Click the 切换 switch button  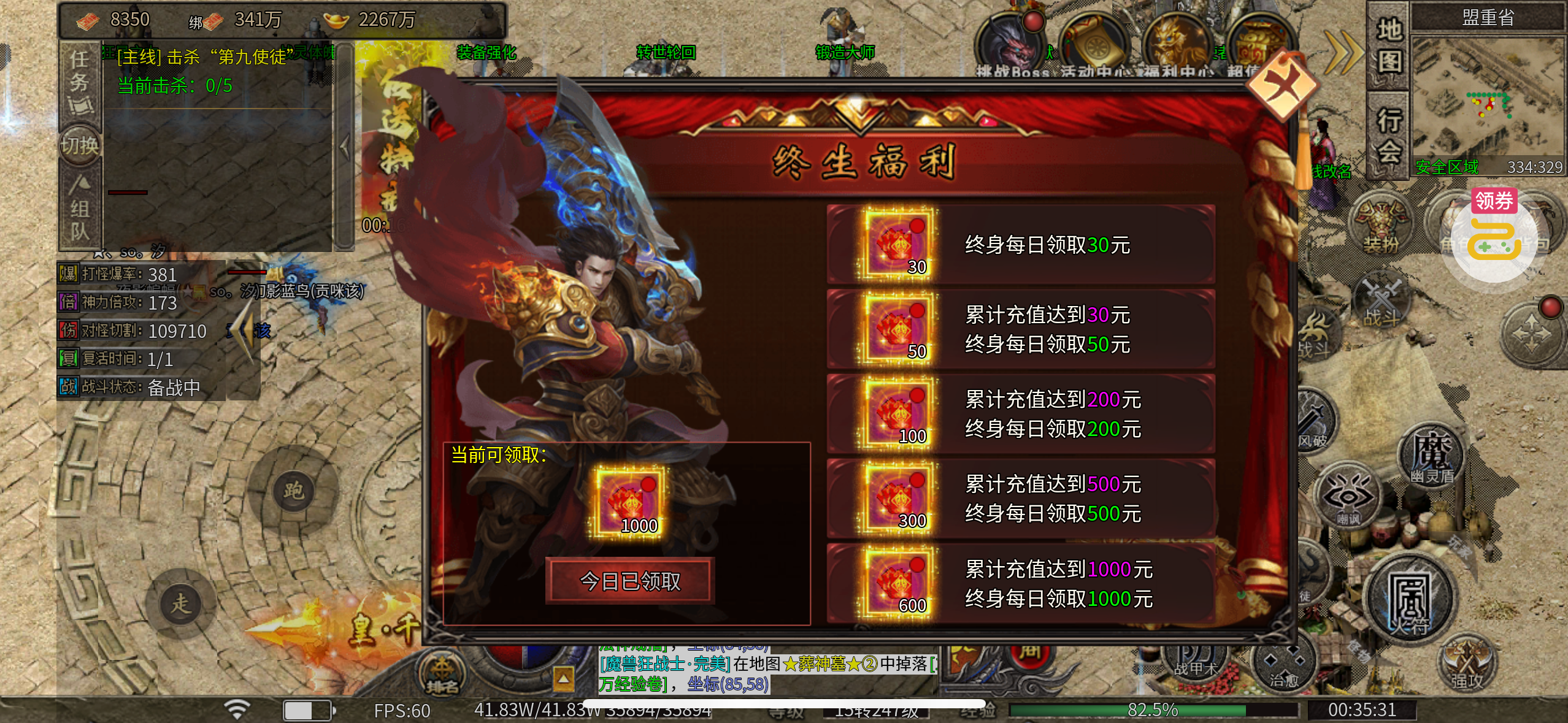pos(80,146)
